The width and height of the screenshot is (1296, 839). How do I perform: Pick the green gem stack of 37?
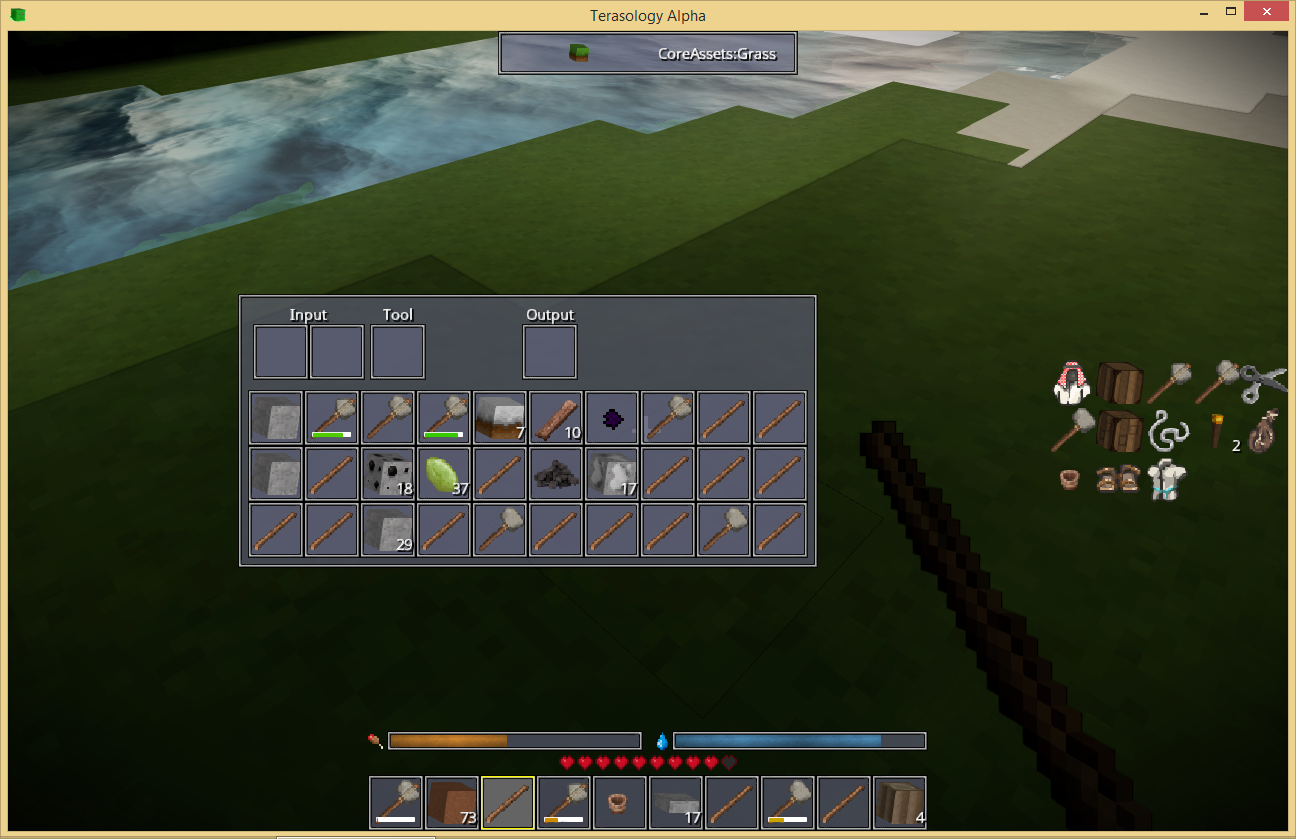point(443,473)
